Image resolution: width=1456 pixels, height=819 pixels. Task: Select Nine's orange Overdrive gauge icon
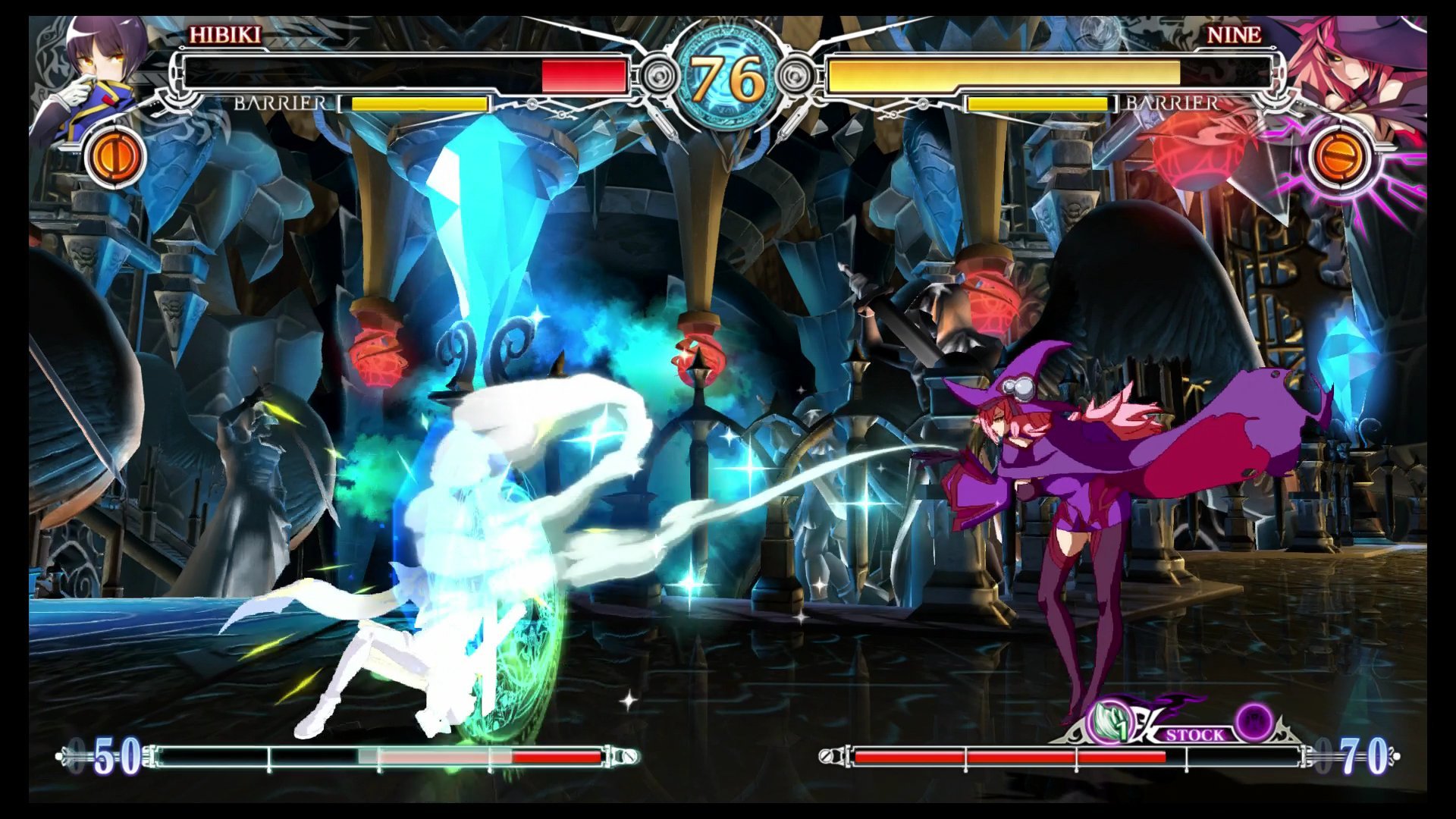coord(1340,157)
